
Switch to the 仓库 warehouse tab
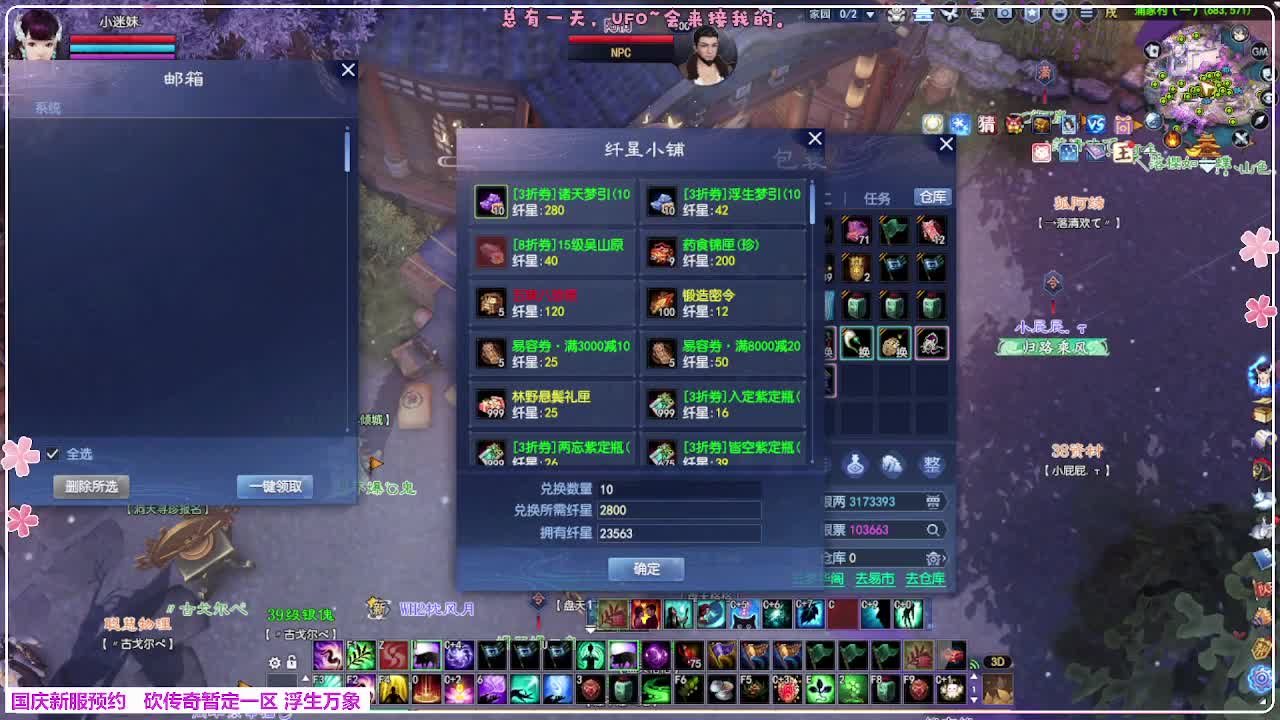pyautogui.click(x=932, y=198)
